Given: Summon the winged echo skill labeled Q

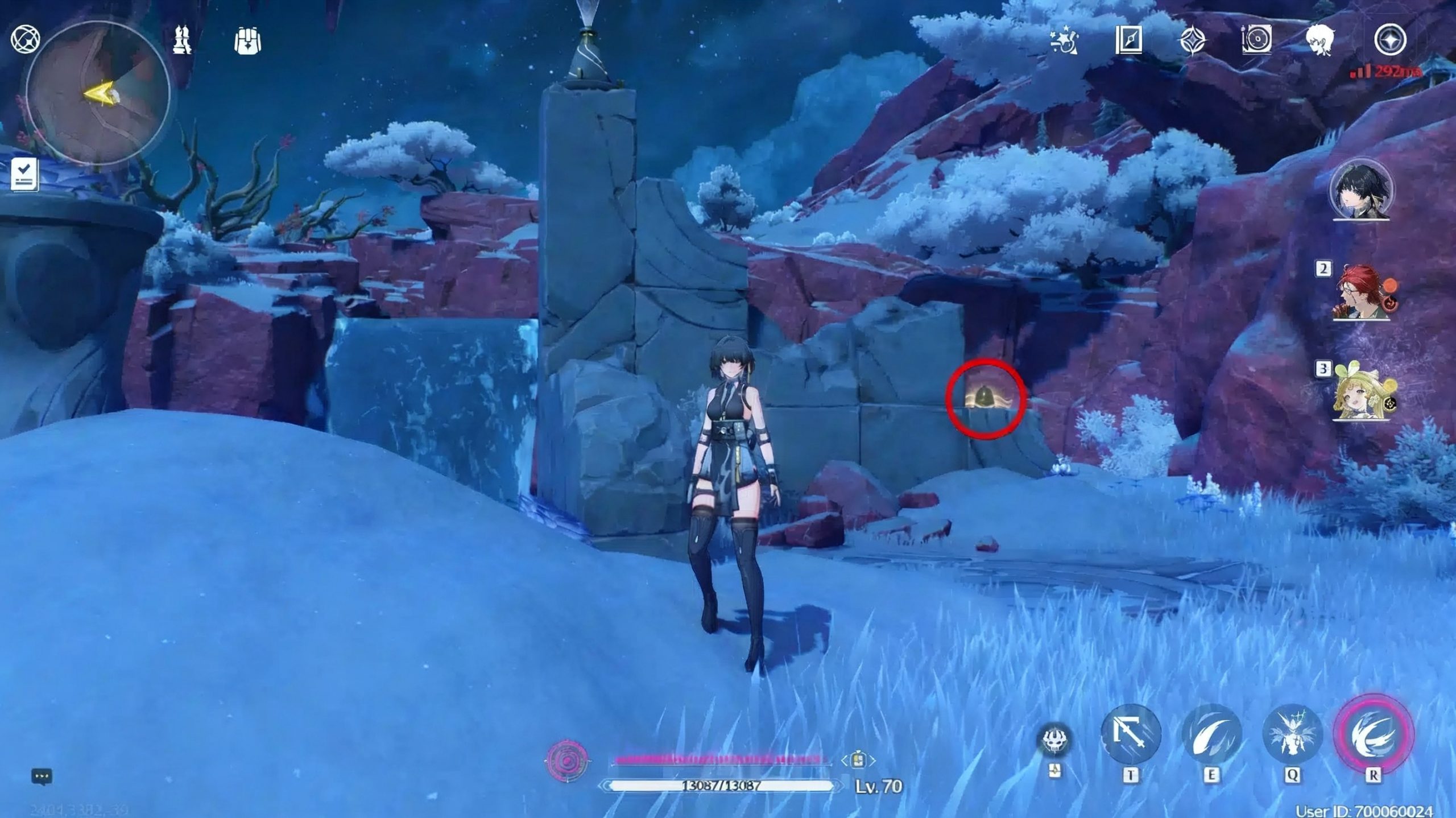Looking at the screenshot, I should pos(1291,734).
